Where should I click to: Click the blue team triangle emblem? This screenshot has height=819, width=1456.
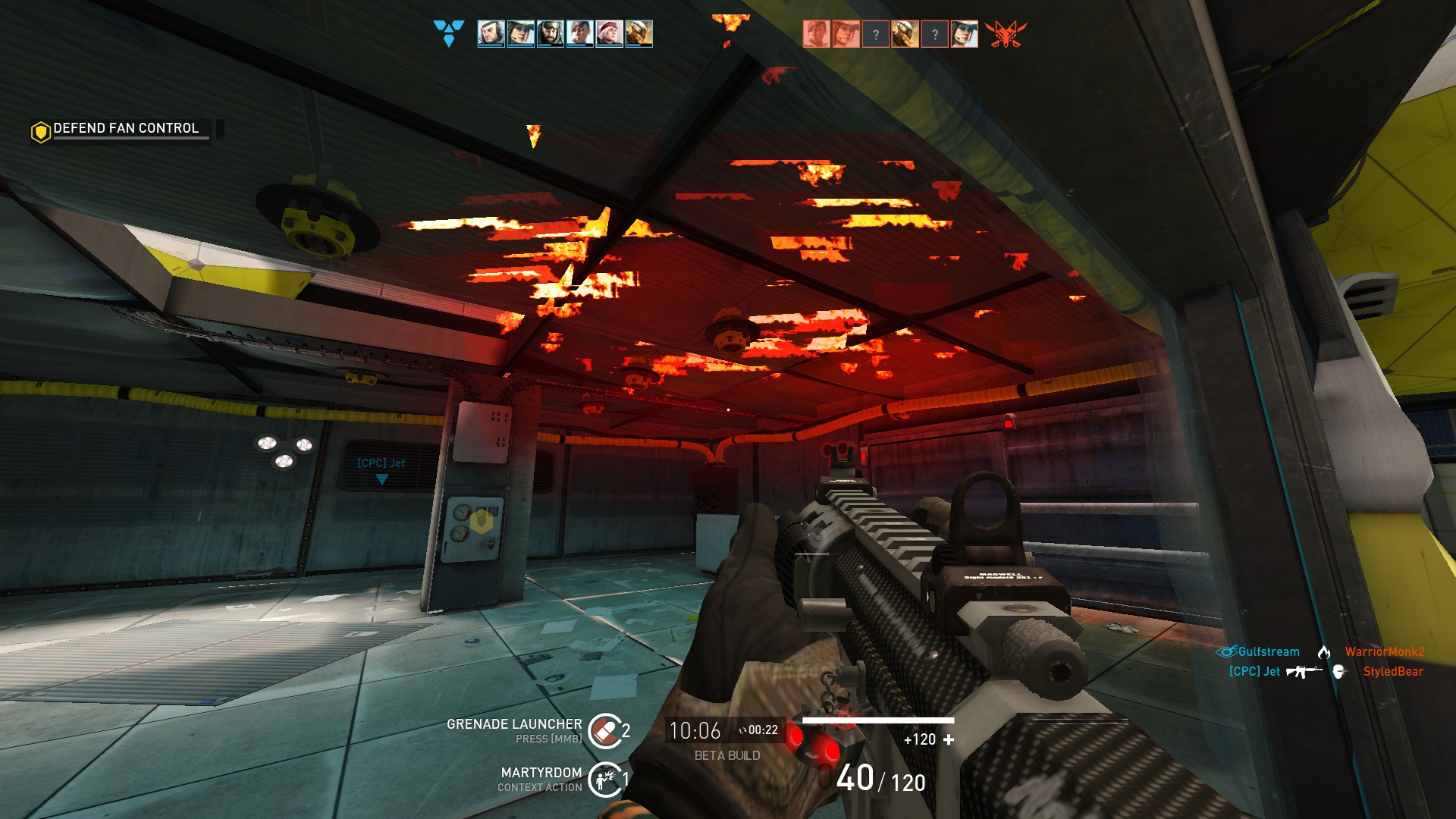(448, 33)
